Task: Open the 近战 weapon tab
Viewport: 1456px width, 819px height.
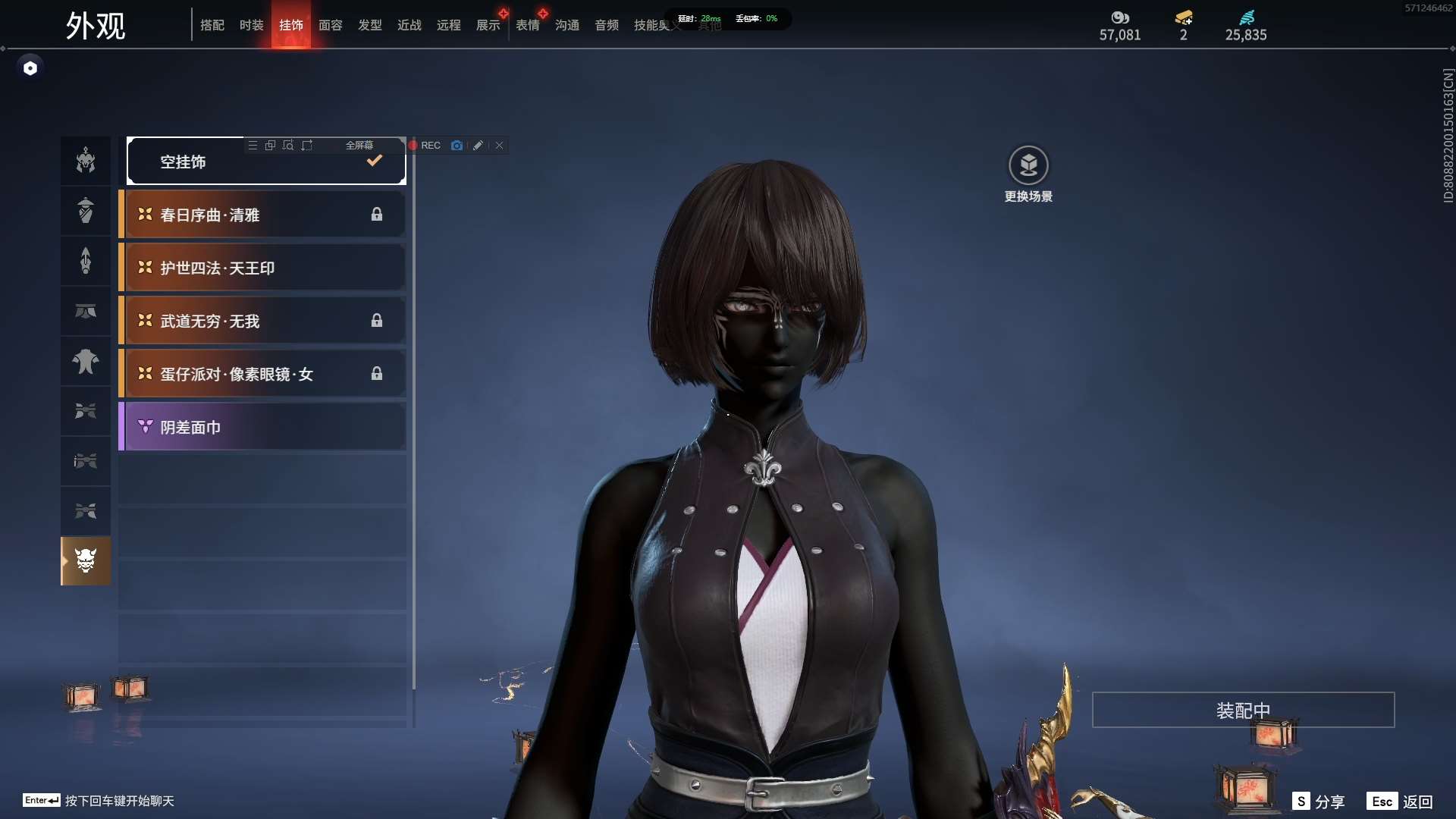Action: [x=409, y=25]
